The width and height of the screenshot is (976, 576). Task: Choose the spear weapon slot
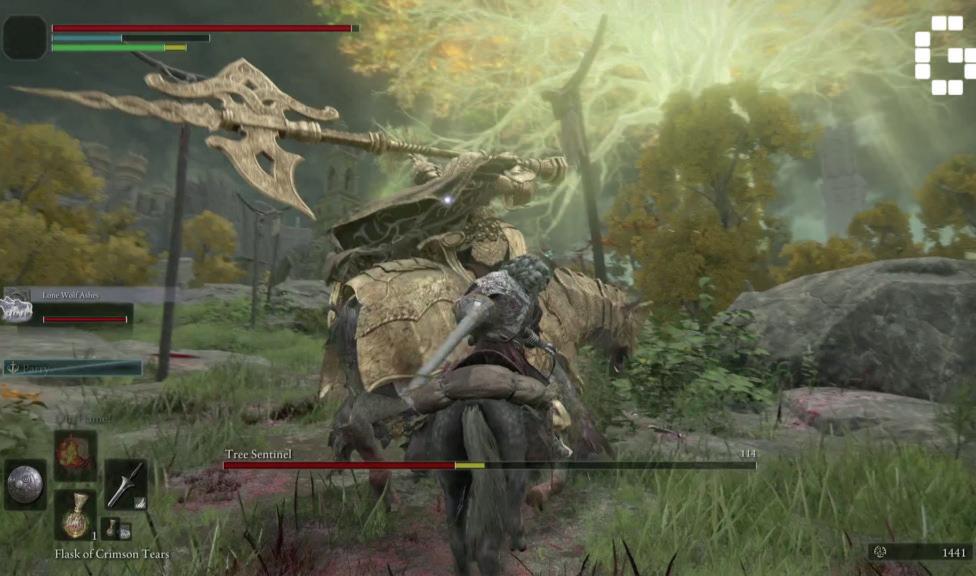point(125,484)
